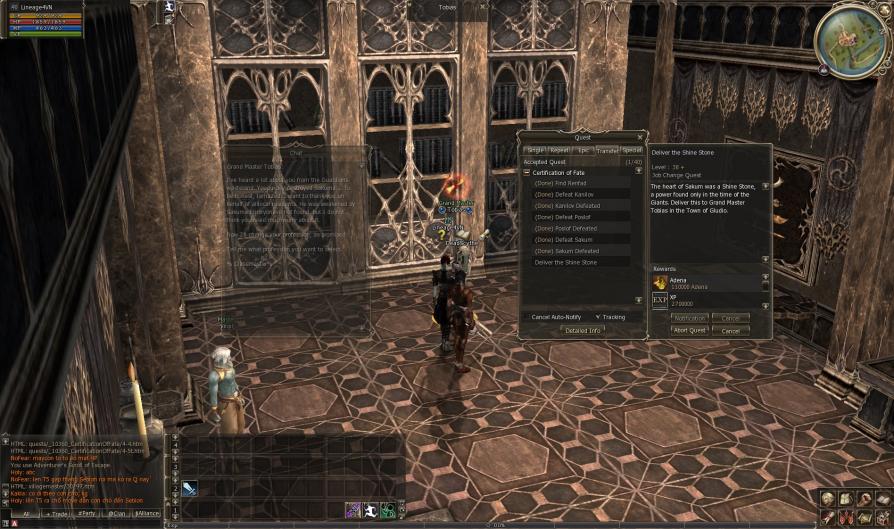Open Detailed Info for the quest
The width and height of the screenshot is (894, 529).
tap(582, 330)
